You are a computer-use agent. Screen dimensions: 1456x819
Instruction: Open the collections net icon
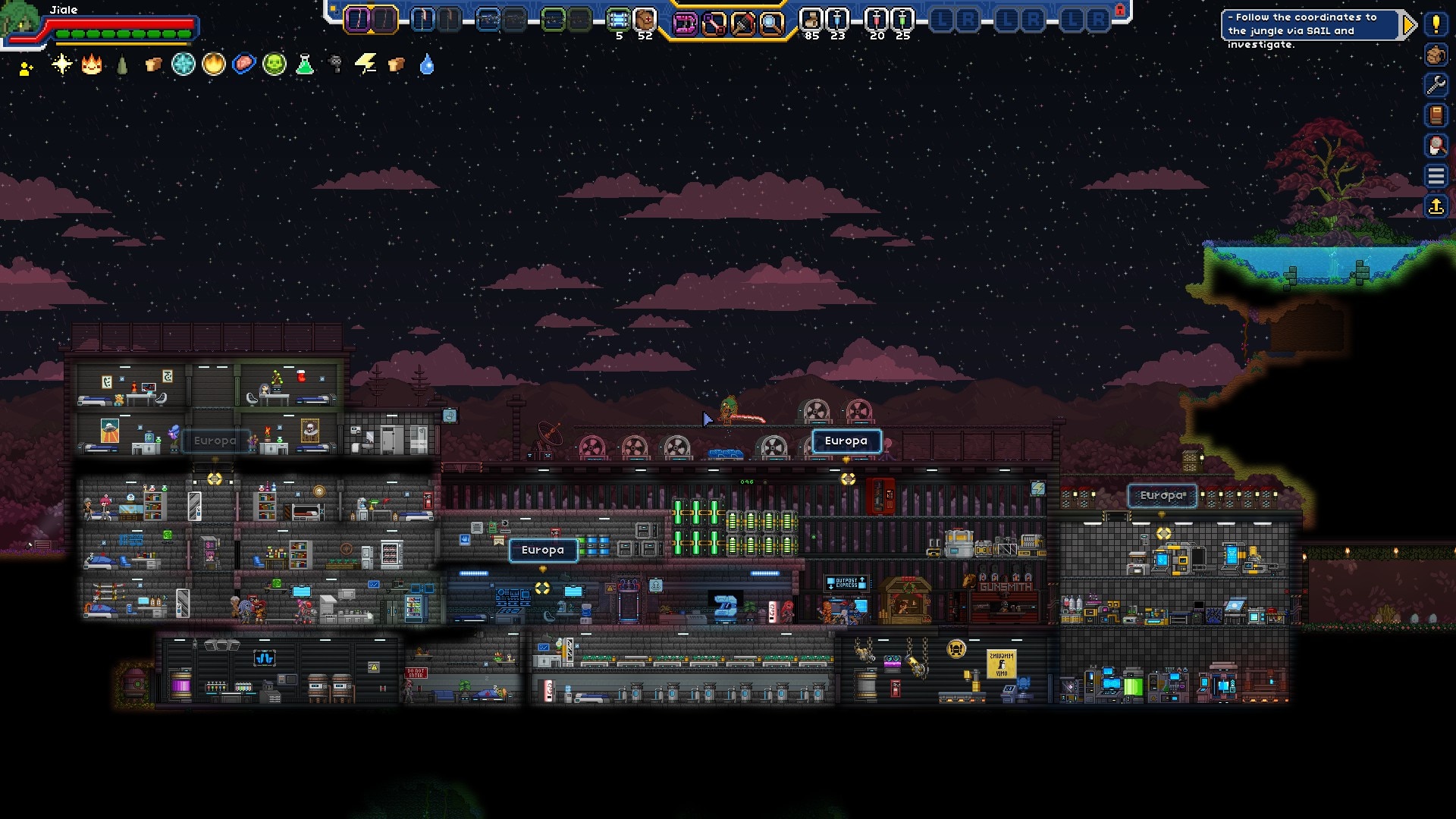(1436, 146)
